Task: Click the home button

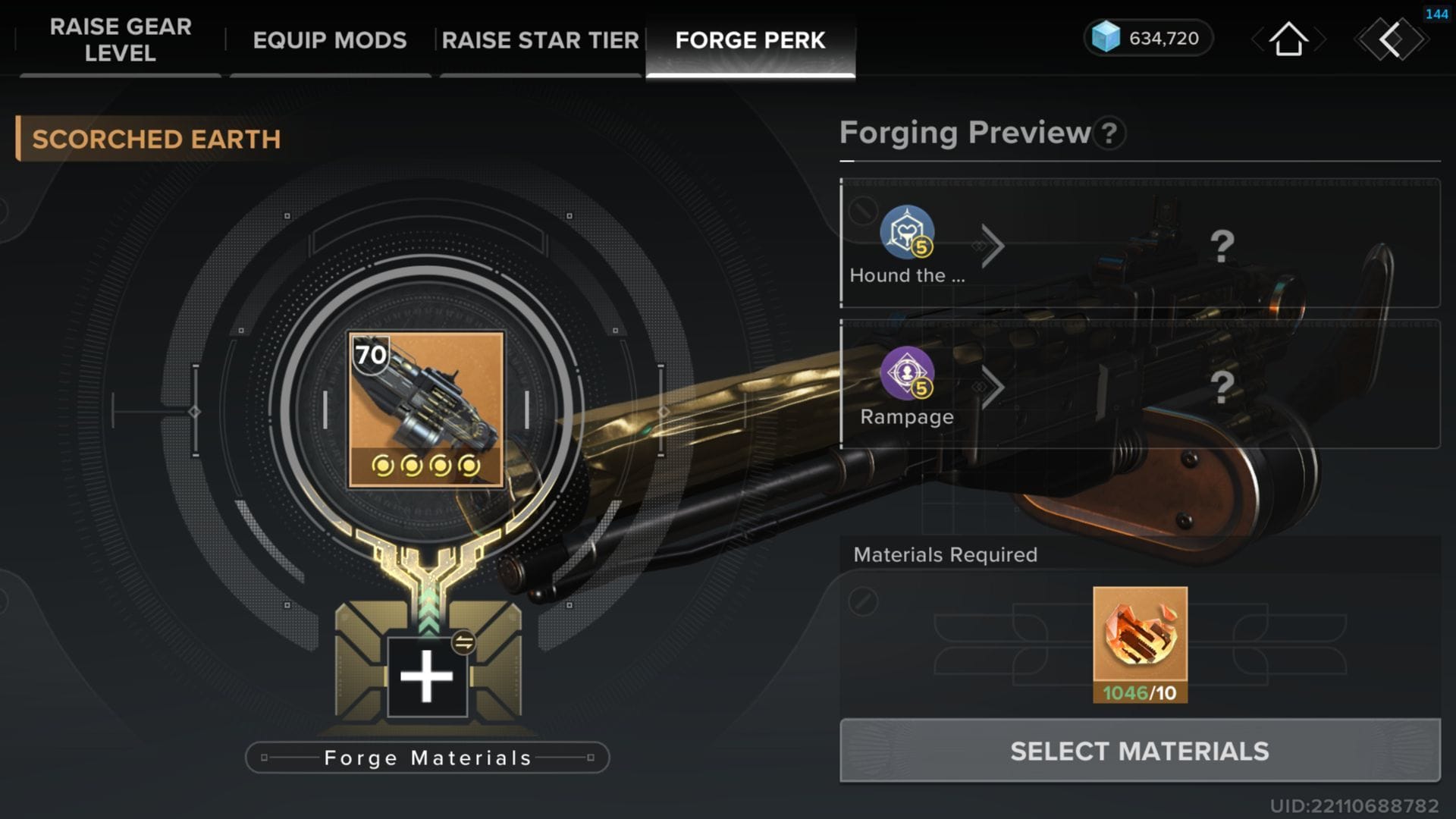Action: tap(1288, 39)
